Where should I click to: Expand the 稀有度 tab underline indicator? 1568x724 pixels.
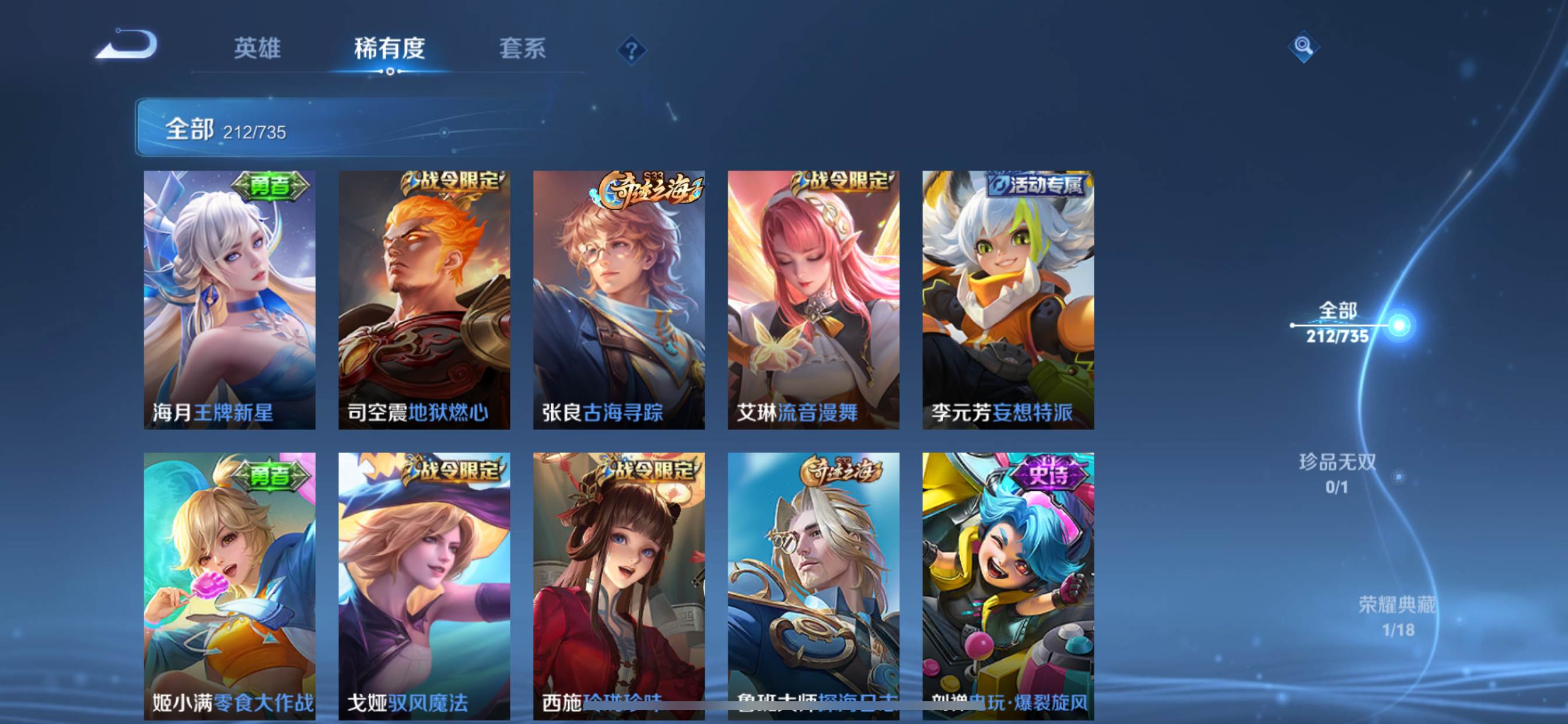(390, 72)
